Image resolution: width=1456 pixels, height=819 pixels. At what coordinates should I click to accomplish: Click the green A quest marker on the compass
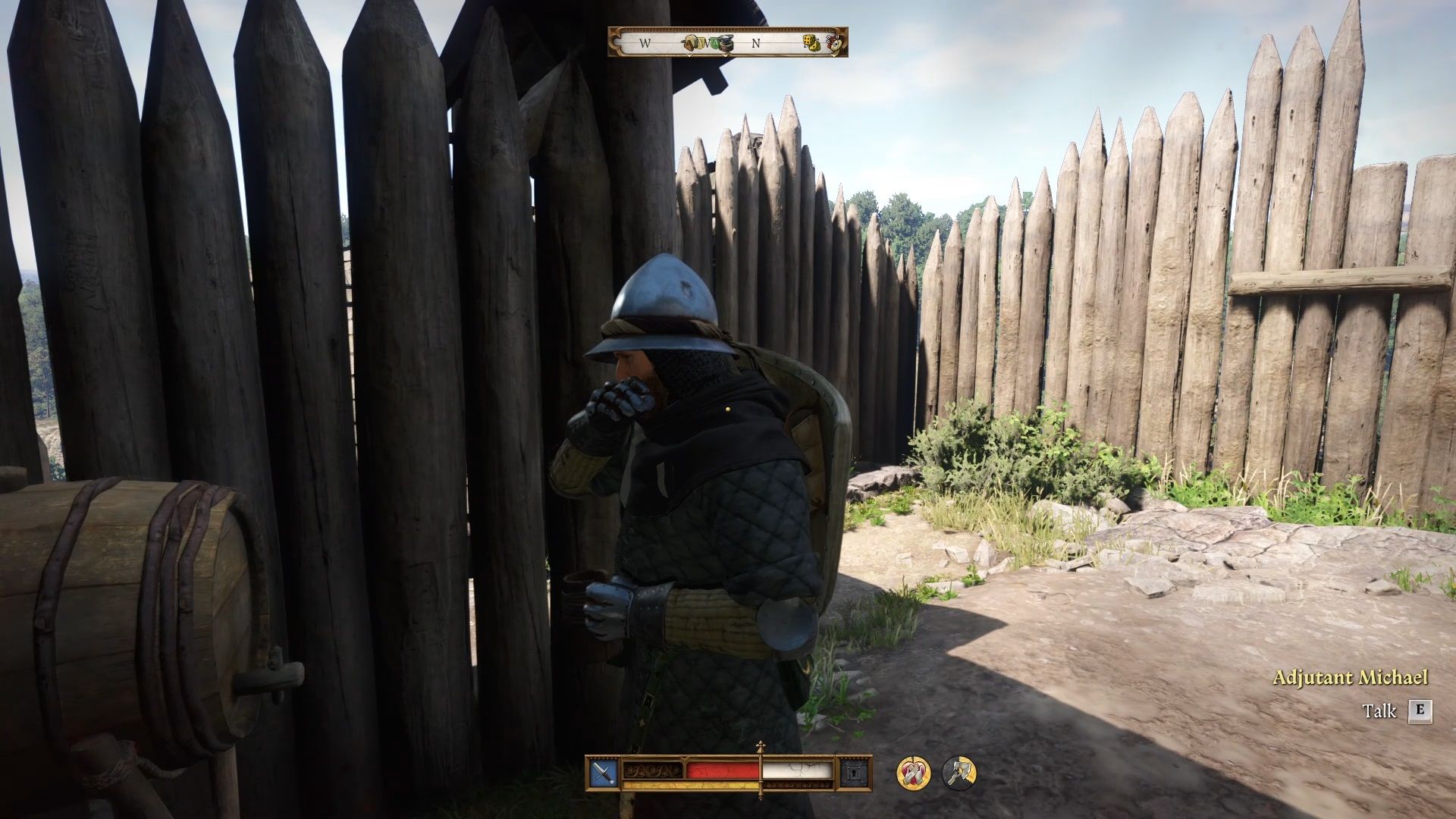(x=714, y=42)
